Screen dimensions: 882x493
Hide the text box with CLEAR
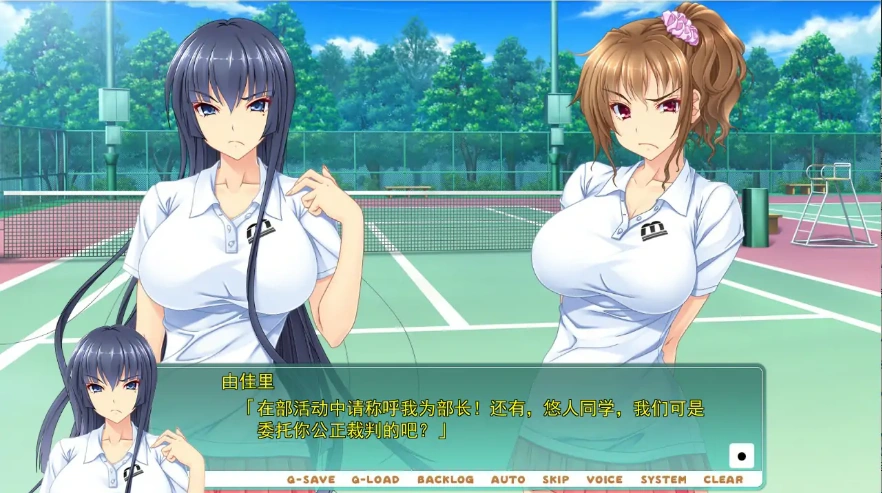tap(723, 480)
